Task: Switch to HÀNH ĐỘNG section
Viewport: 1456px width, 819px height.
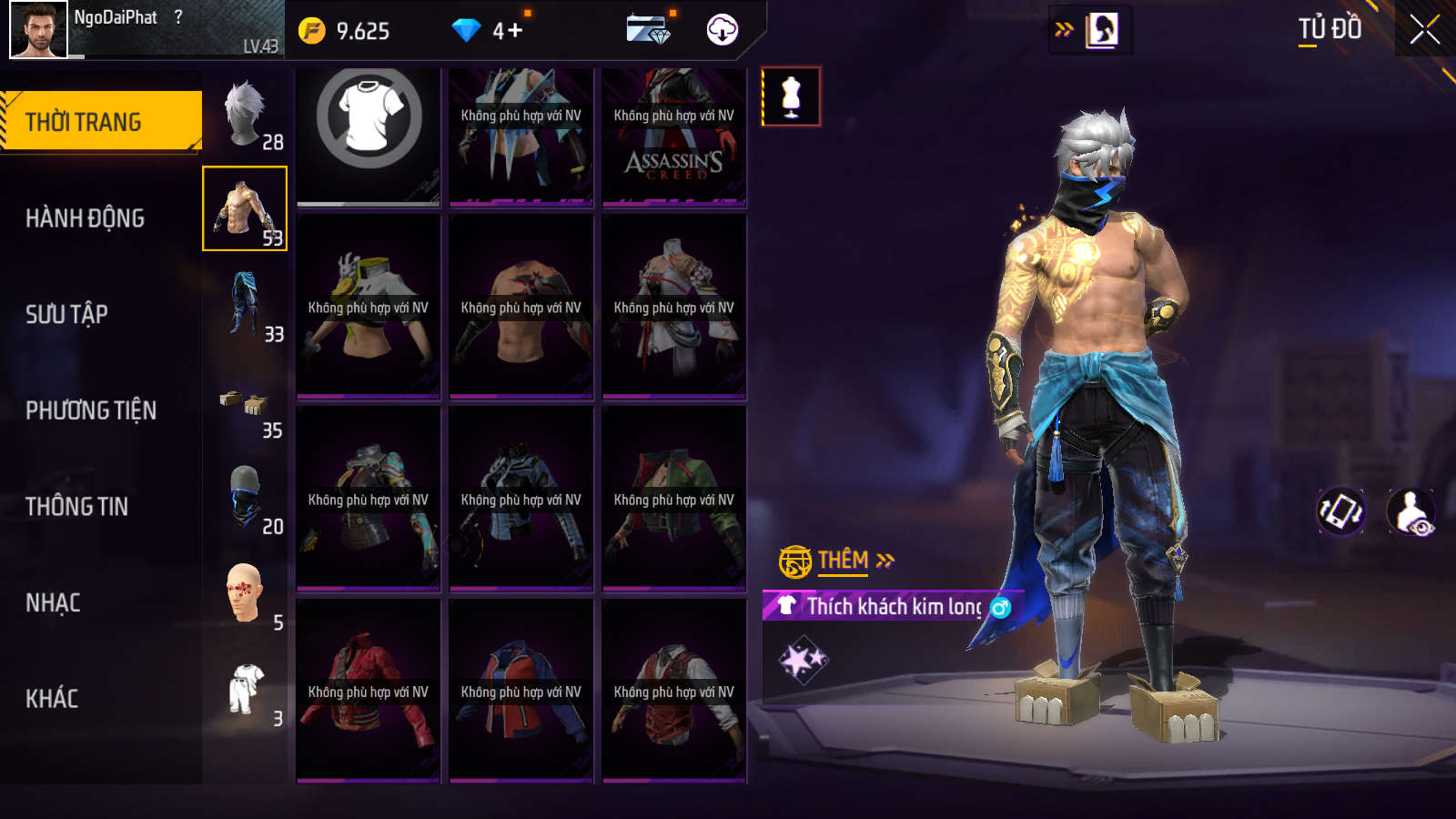Action: (85, 218)
